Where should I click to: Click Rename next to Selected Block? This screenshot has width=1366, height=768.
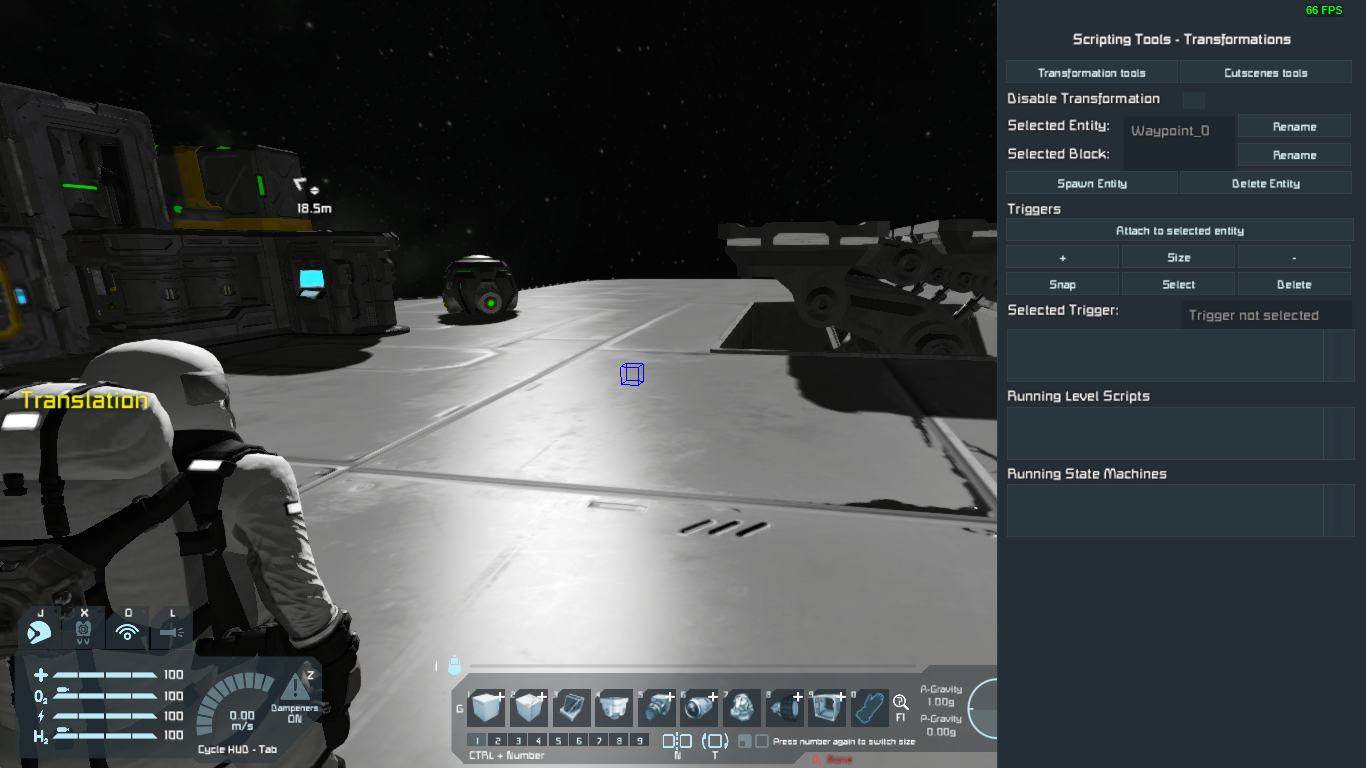[x=1294, y=155]
